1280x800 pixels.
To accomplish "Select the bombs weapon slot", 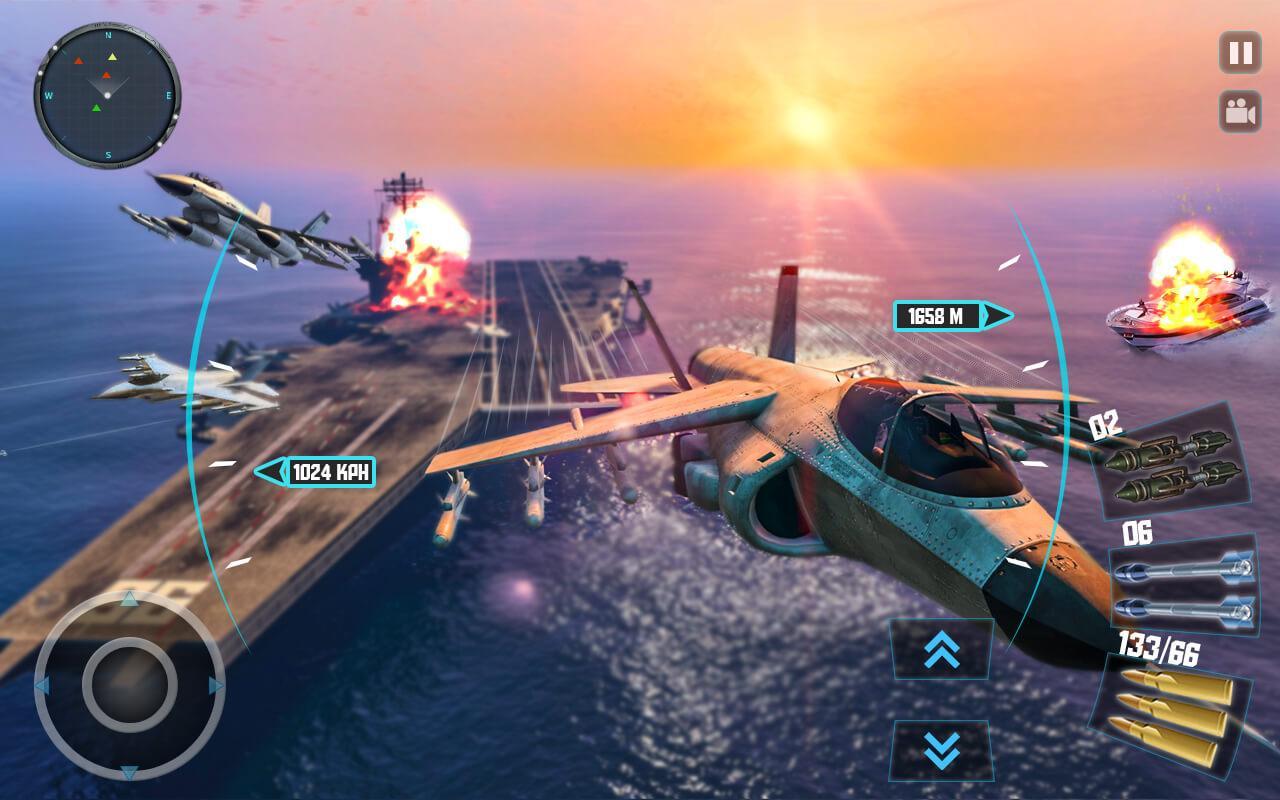I will pyautogui.click(x=1172, y=463).
